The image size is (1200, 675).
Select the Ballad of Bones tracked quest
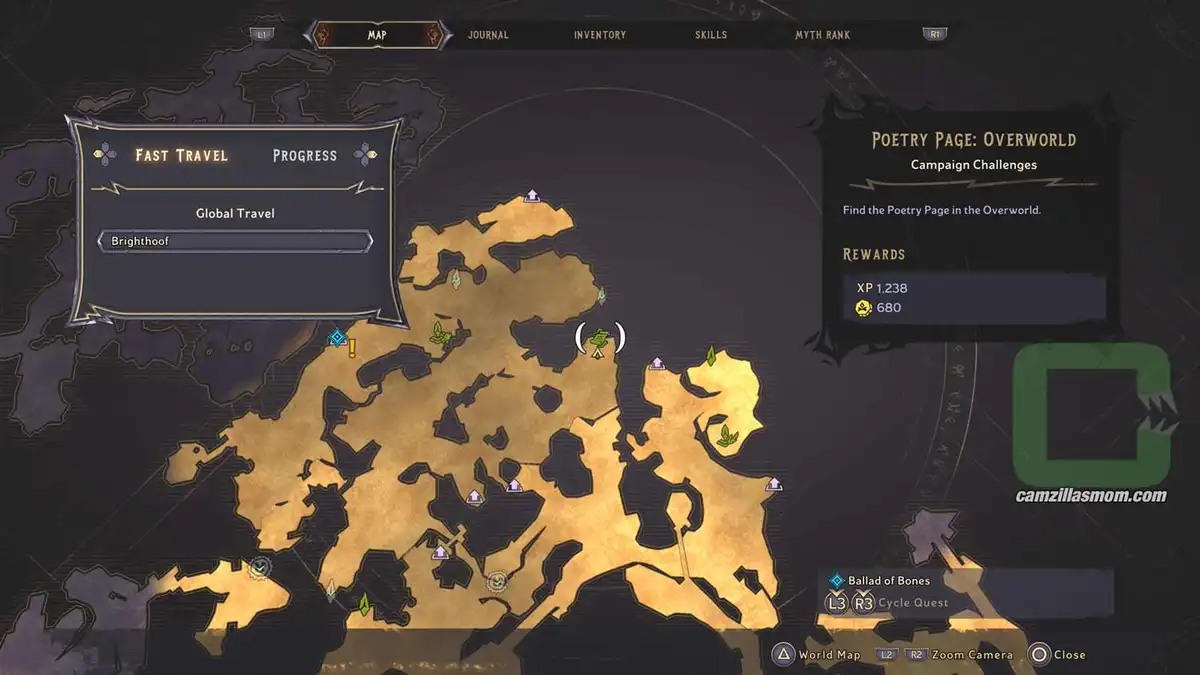(889, 580)
